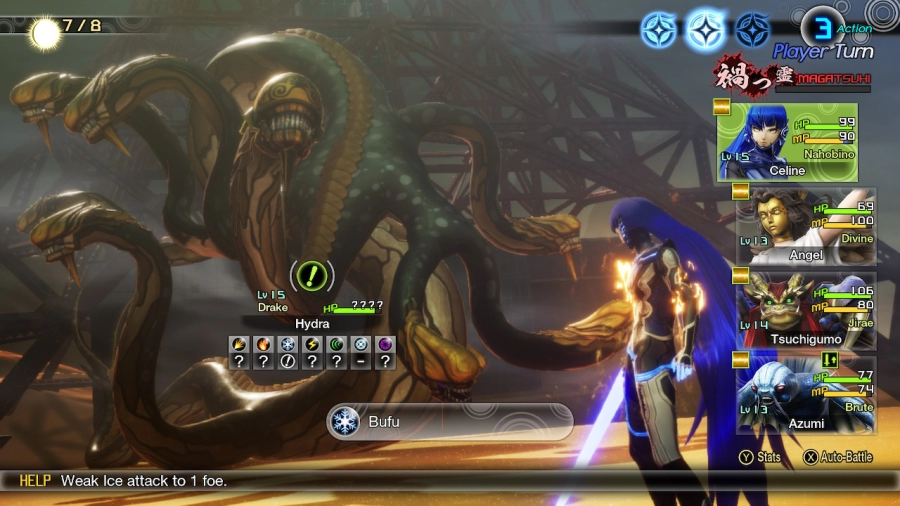The width and height of the screenshot is (900, 506).
Task: Select the Bufu ice skill
Action: 448,422
